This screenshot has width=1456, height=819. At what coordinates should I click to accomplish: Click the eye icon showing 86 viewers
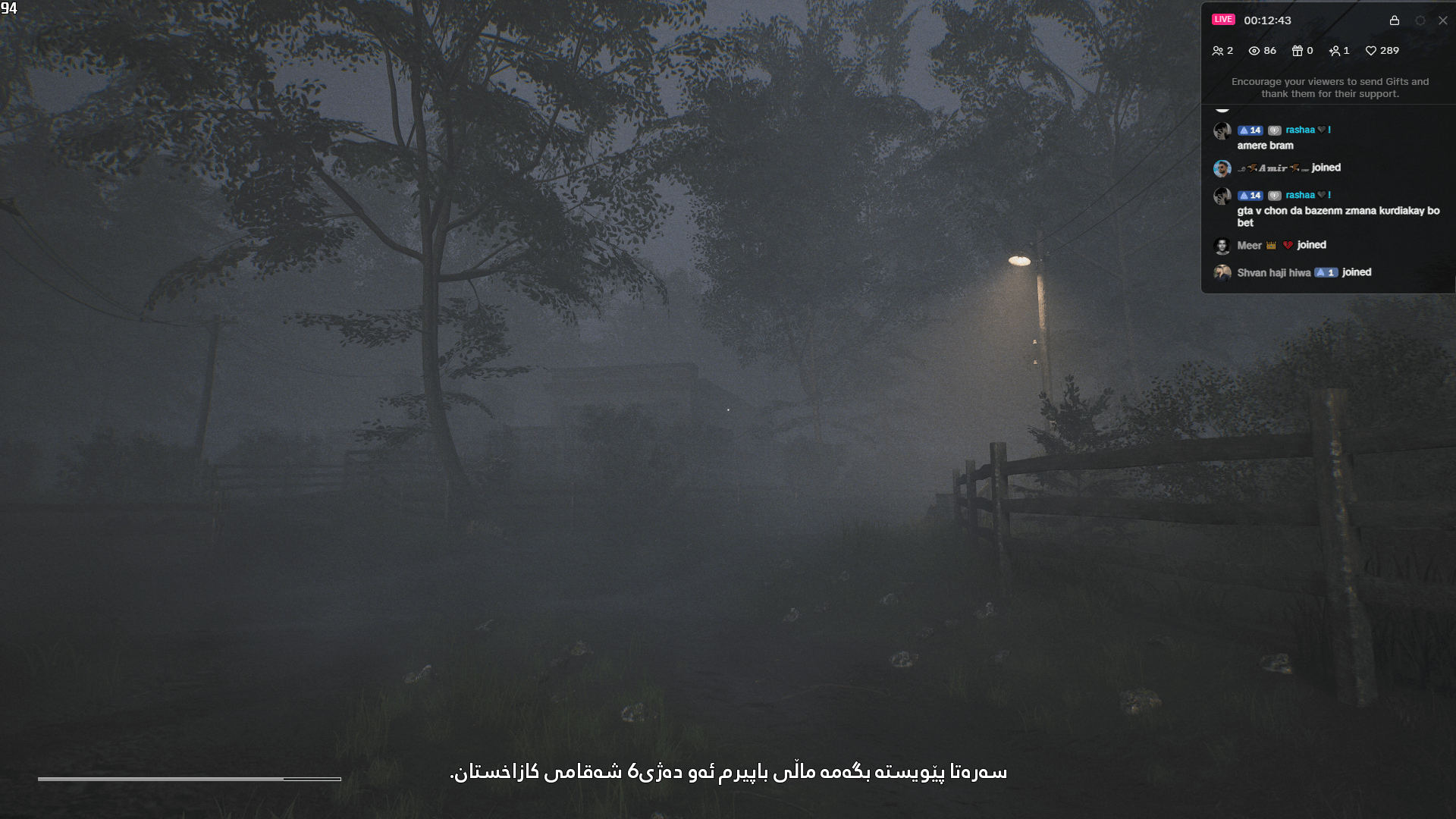click(1254, 51)
